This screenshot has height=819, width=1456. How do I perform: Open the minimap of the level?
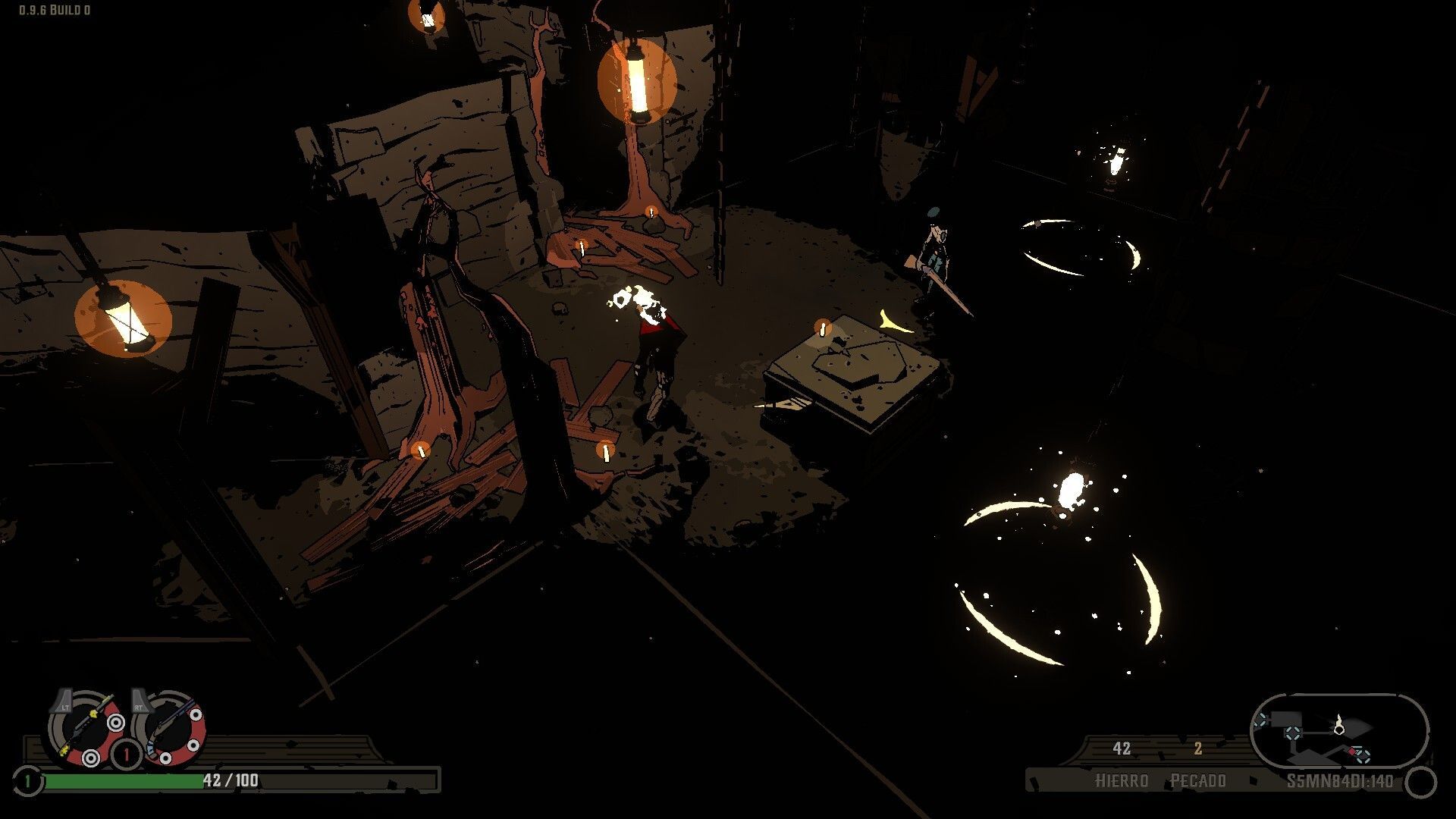pyautogui.click(x=1338, y=733)
